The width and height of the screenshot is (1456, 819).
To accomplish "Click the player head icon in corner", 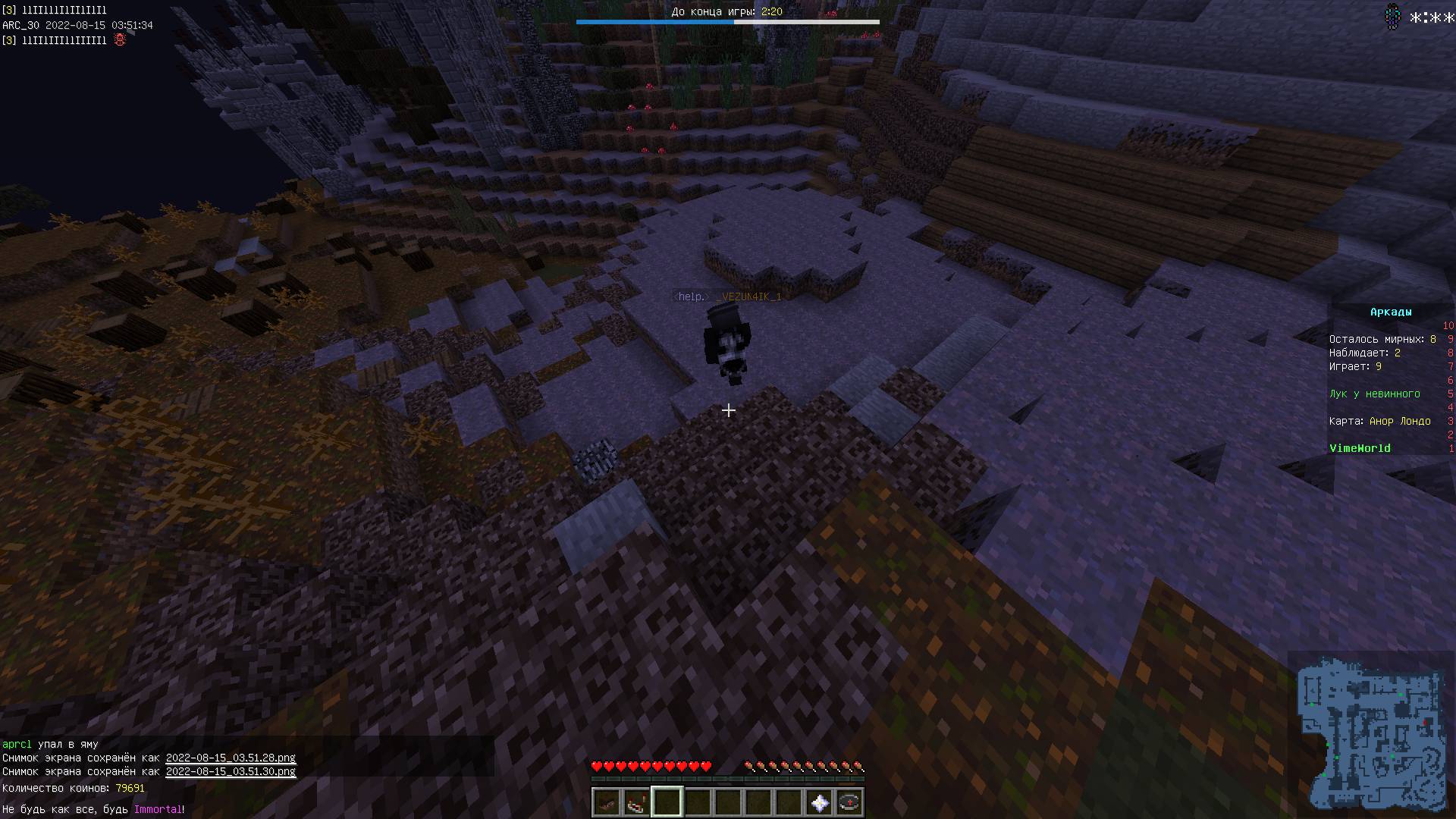I will [1392, 16].
